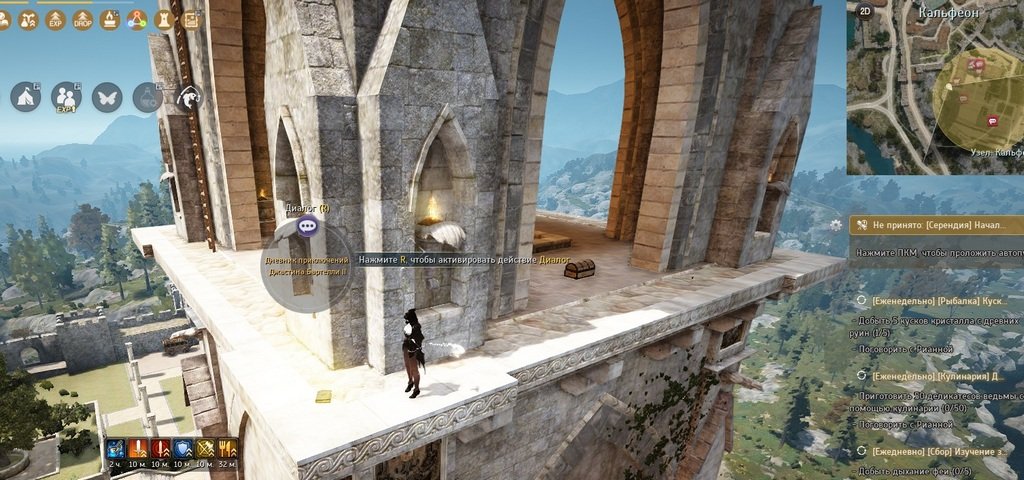
Task: Select the butterfly fairy icon
Action: (106, 96)
